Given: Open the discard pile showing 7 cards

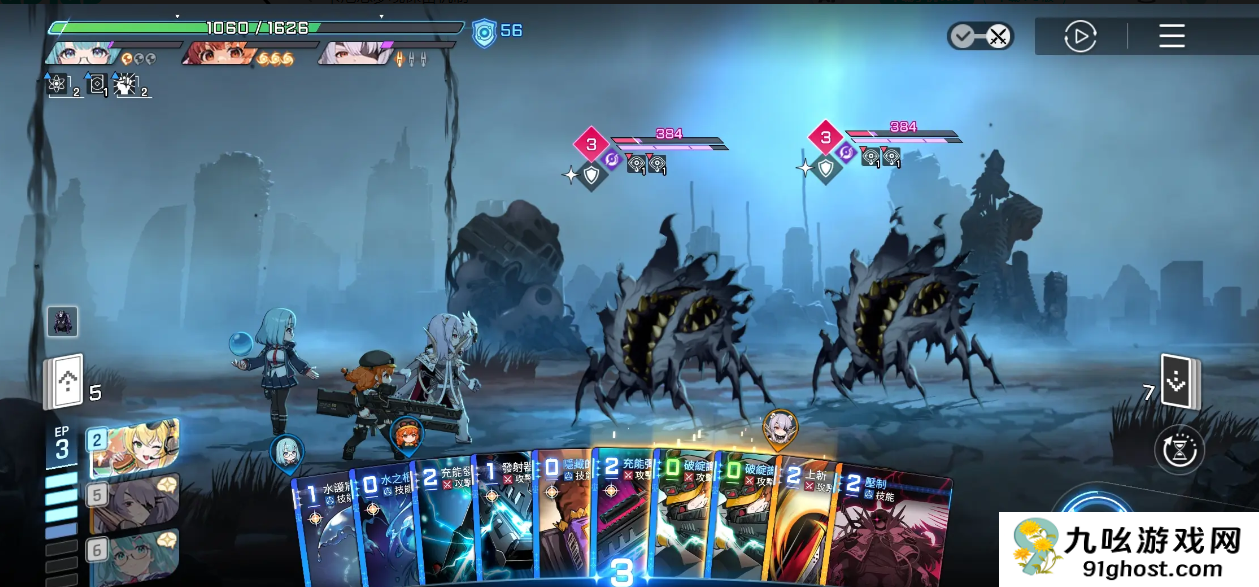Looking at the screenshot, I should pyautogui.click(x=1180, y=382).
